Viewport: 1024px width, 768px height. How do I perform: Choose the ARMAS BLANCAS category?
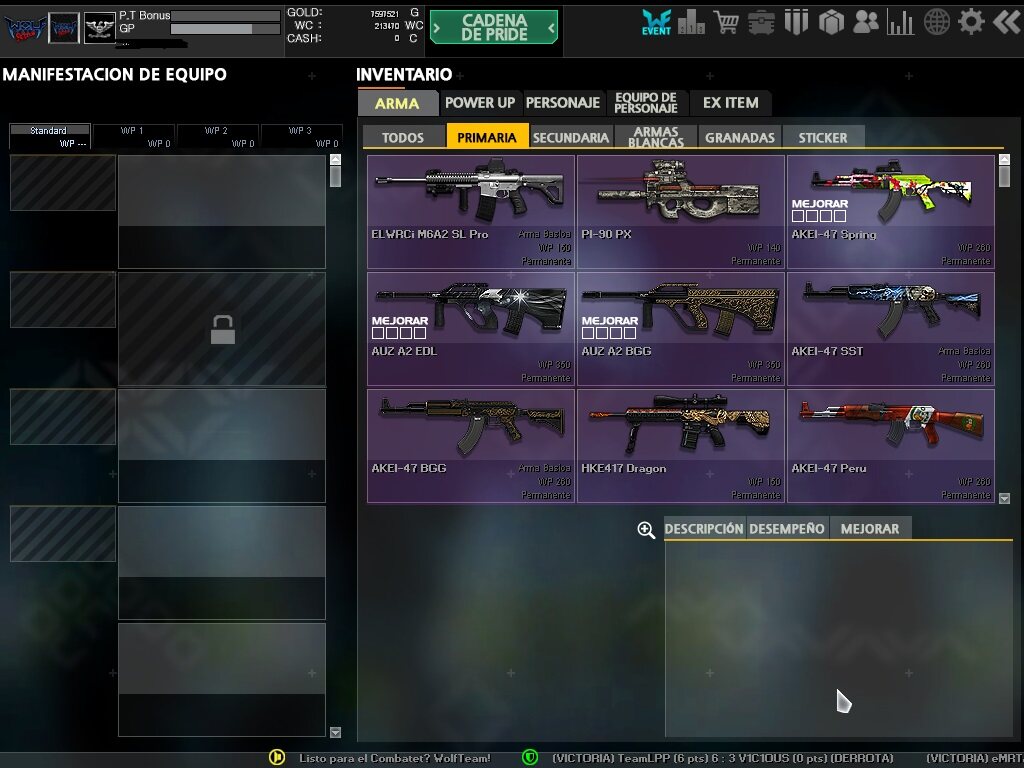(656, 137)
